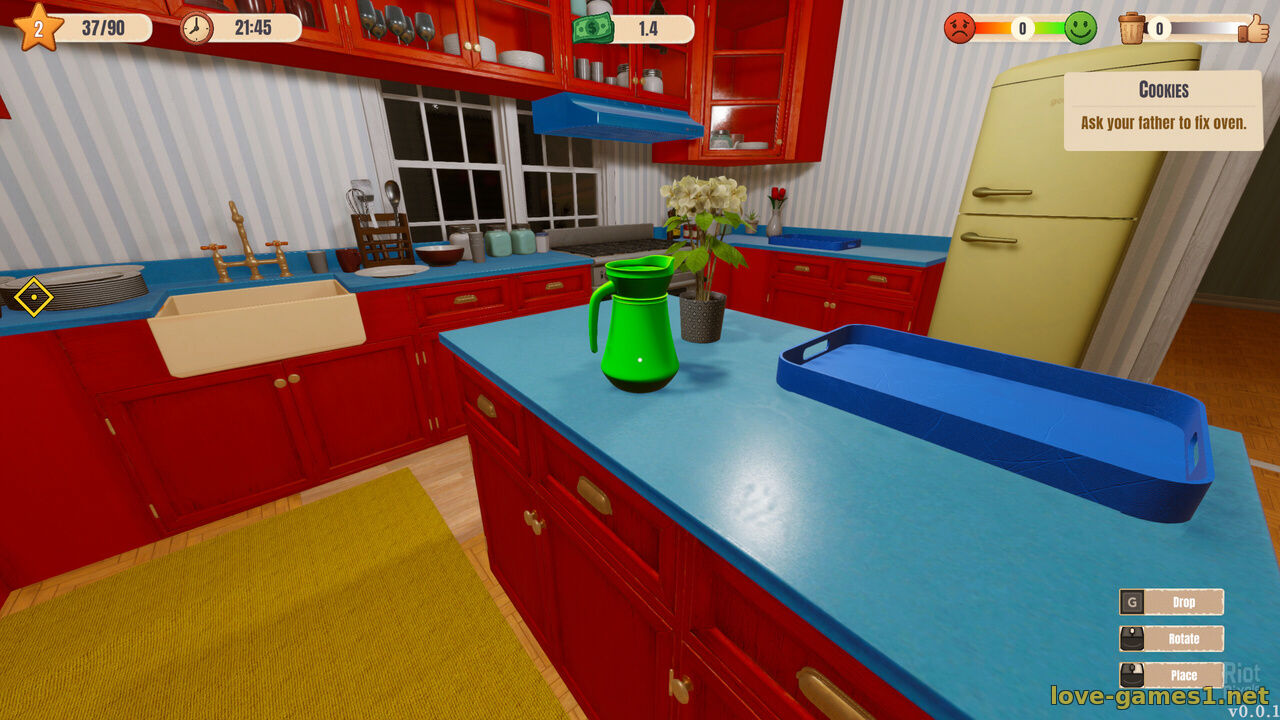Open the Cookies quest tracker panel
1280x720 pixels.
[x=1163, y=109]
